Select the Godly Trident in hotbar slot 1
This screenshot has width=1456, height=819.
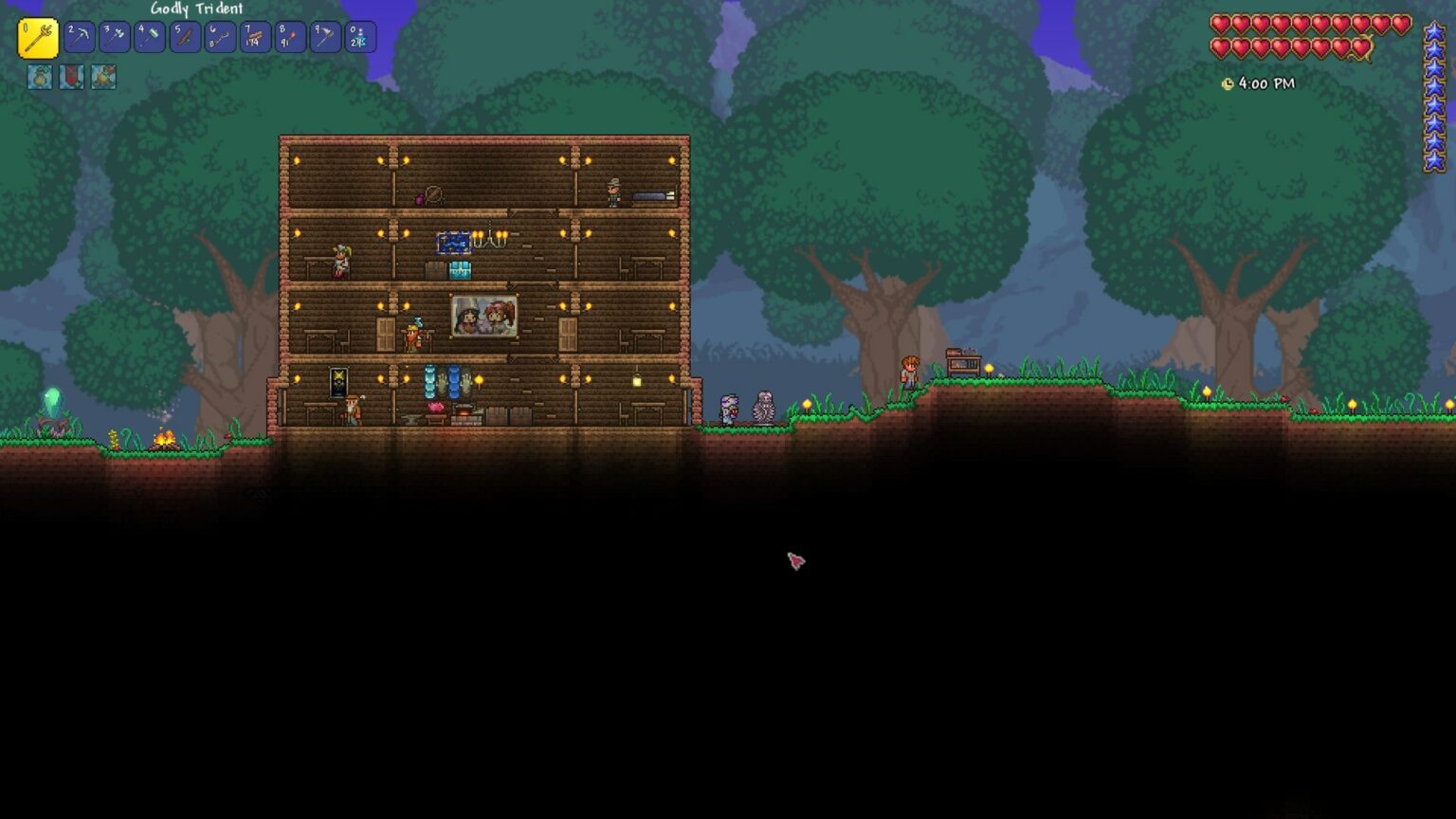tap(38, 37)
